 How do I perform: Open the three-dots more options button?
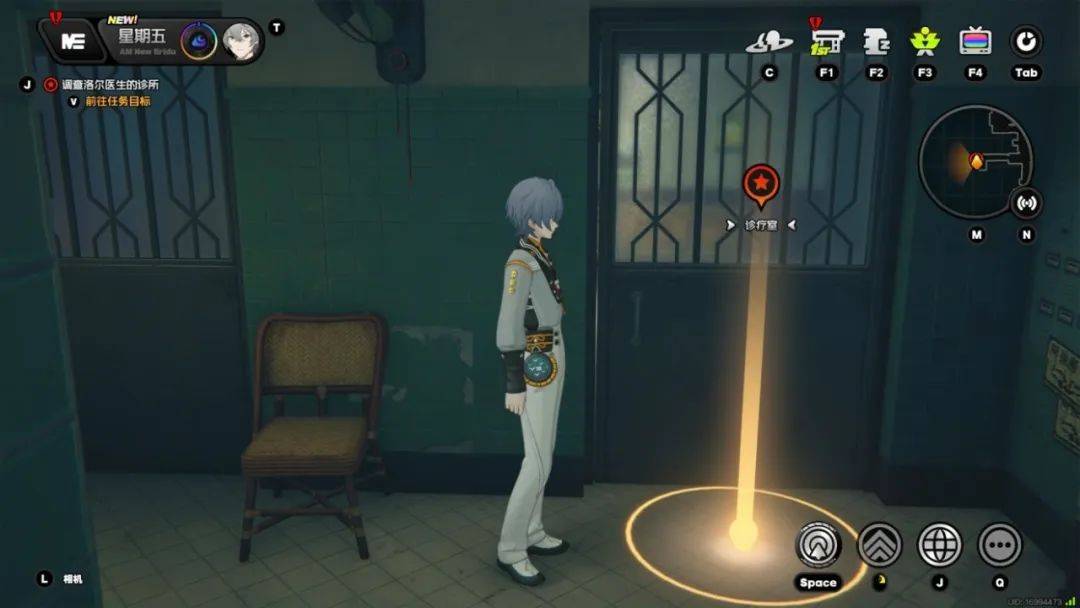[x=1000, y=545]
